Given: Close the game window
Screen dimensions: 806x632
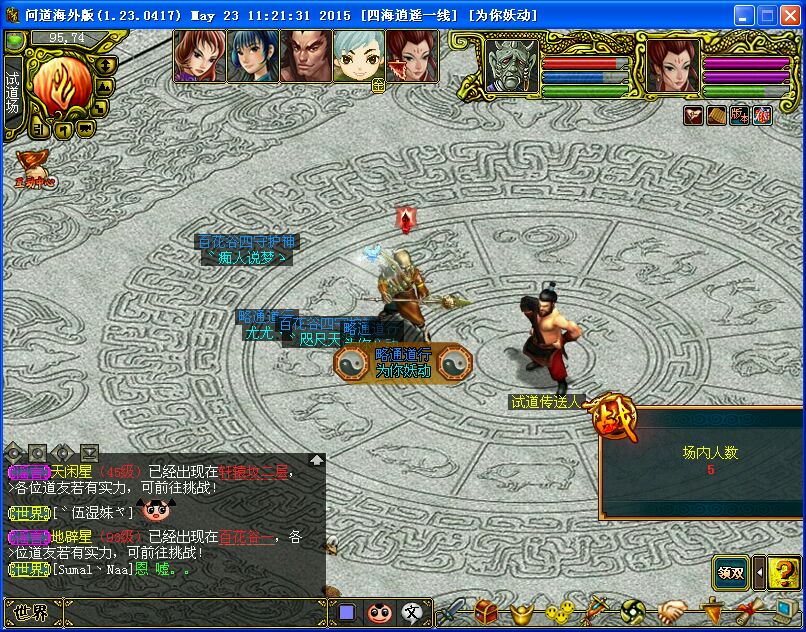Looking at the screenshot, I should click(791, 16).
